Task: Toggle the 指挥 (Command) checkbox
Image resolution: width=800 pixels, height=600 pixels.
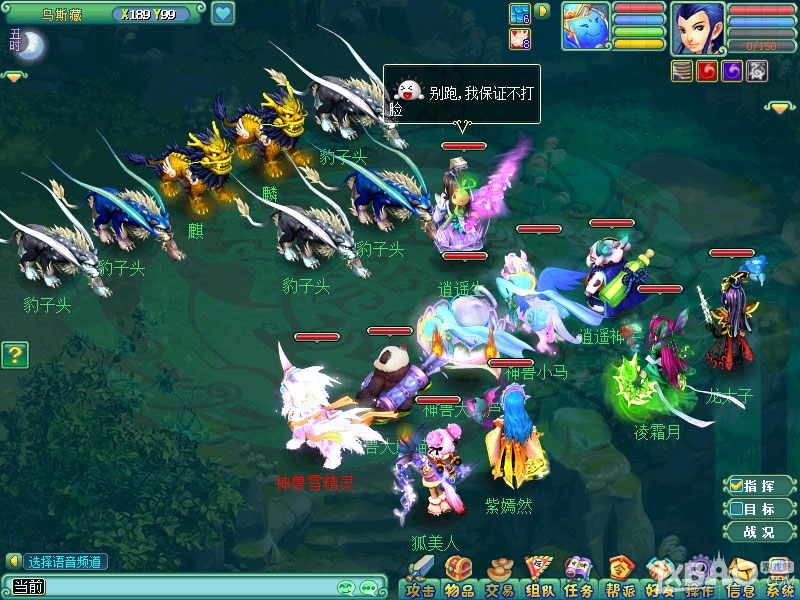Action: [x=736, y=485]
